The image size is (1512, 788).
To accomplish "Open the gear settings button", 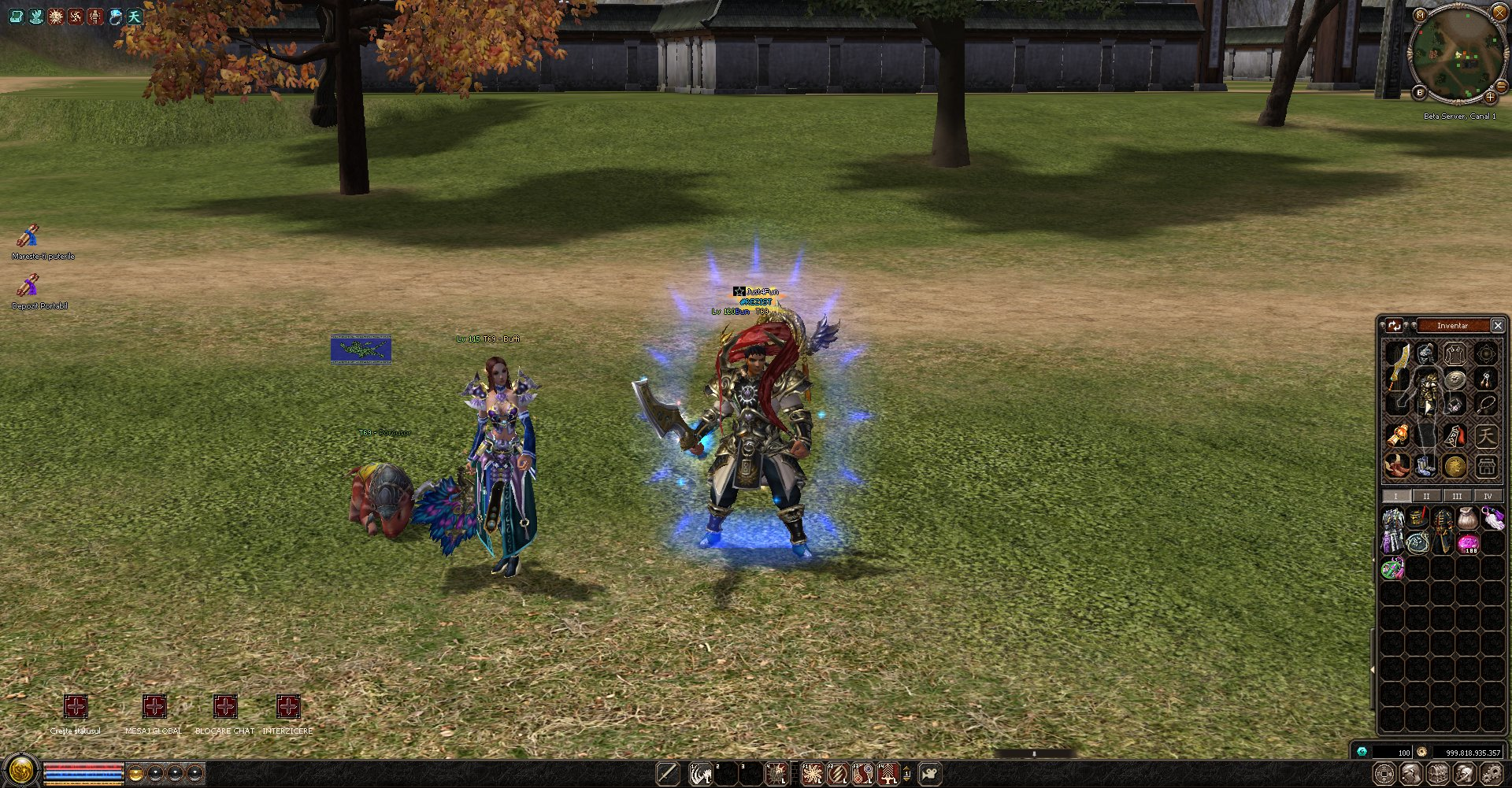I will point(1490,775).
